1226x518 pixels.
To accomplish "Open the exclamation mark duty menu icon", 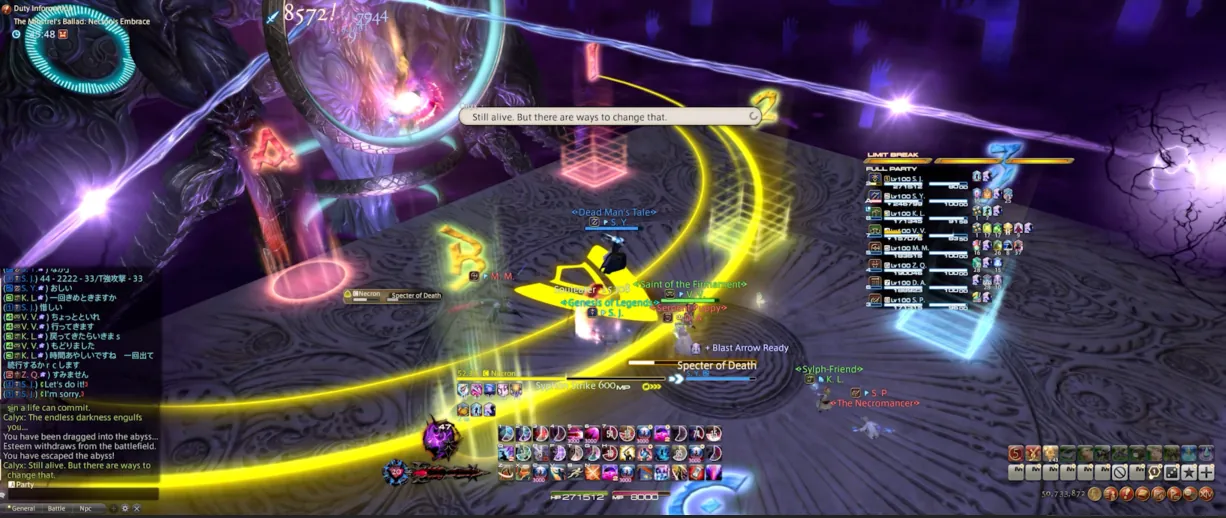I will click(1127, 494).
